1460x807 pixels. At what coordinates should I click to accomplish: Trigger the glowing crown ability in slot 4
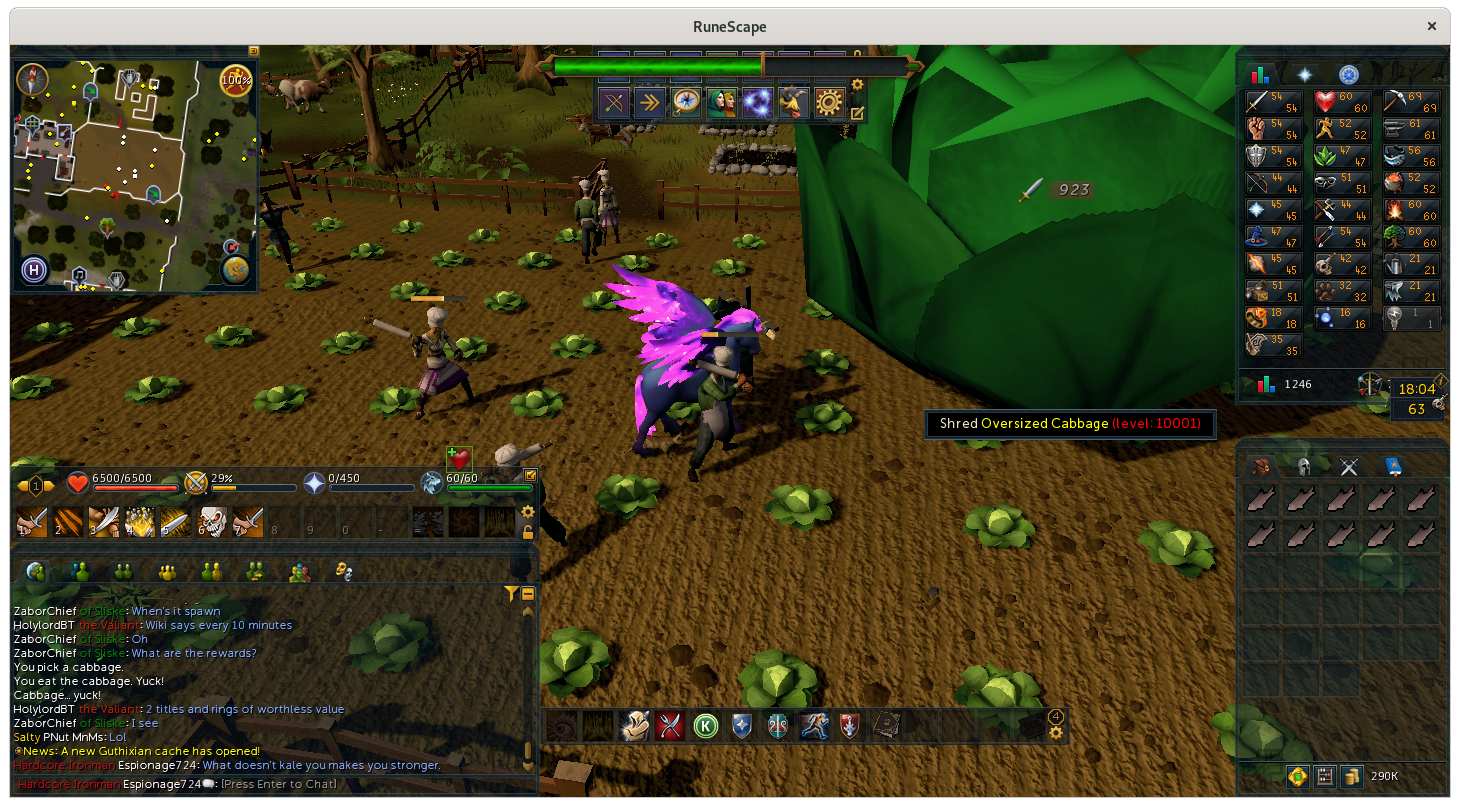pyautogui.click(x=140, y=522)
